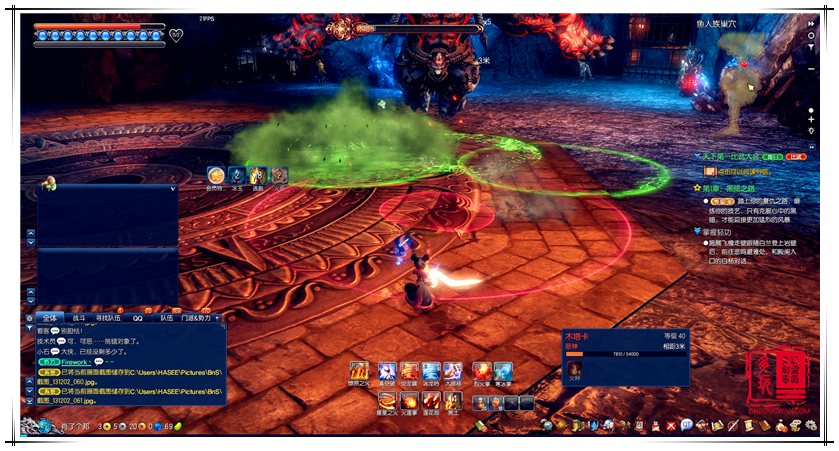This screenshot has height=451, width=839.
Task: Activate the 寒冰掌 ice skill
Action: click(x=502, y=372)
